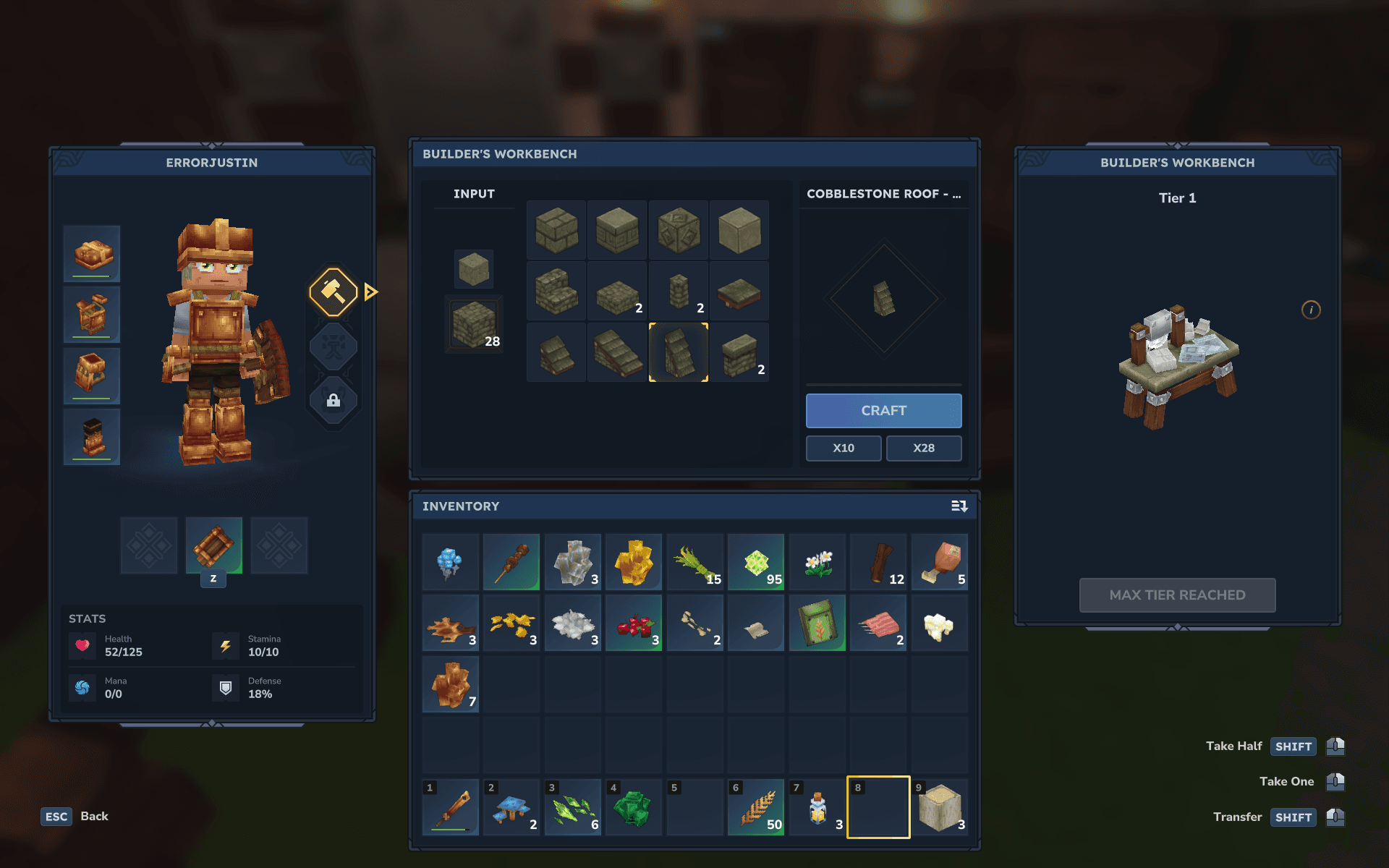Click the Transfer hand icon
The height and width of the screenshot is (868, 1389).
tap(1337, 817)
